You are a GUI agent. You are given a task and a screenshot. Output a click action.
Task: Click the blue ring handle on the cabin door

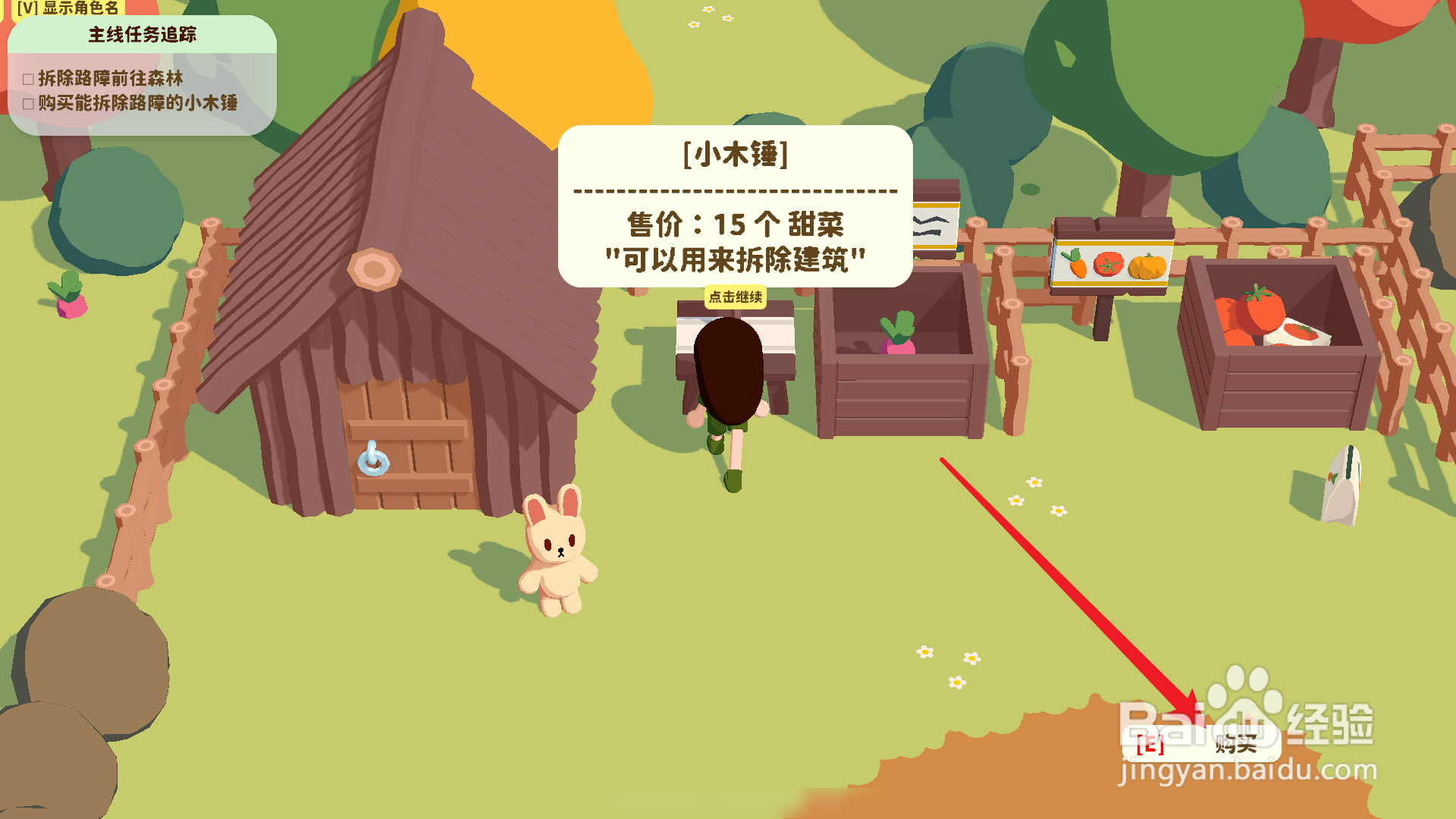point(374,463)
